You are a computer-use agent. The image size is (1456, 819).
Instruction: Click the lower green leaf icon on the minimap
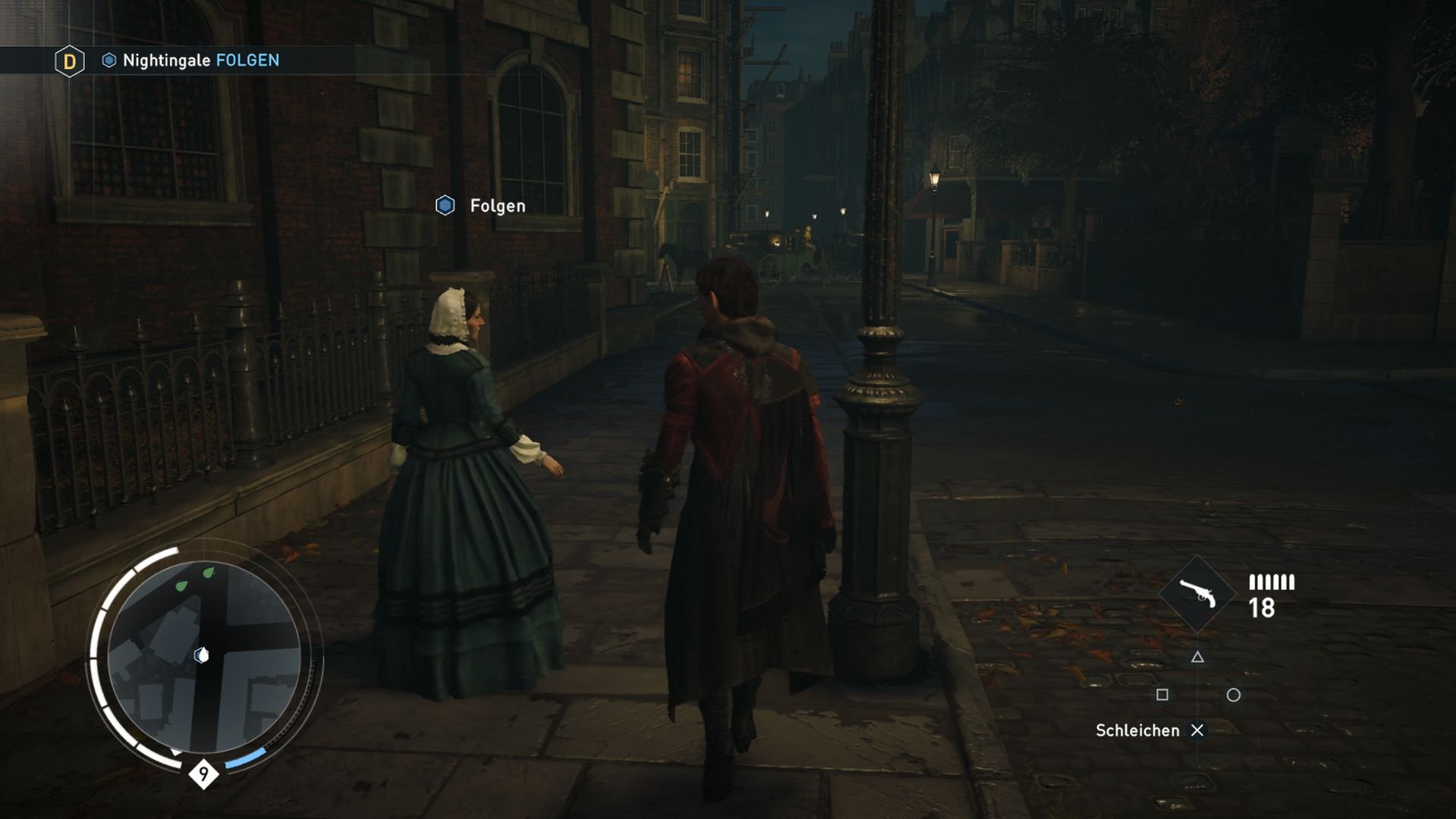[x=181, y=587]
